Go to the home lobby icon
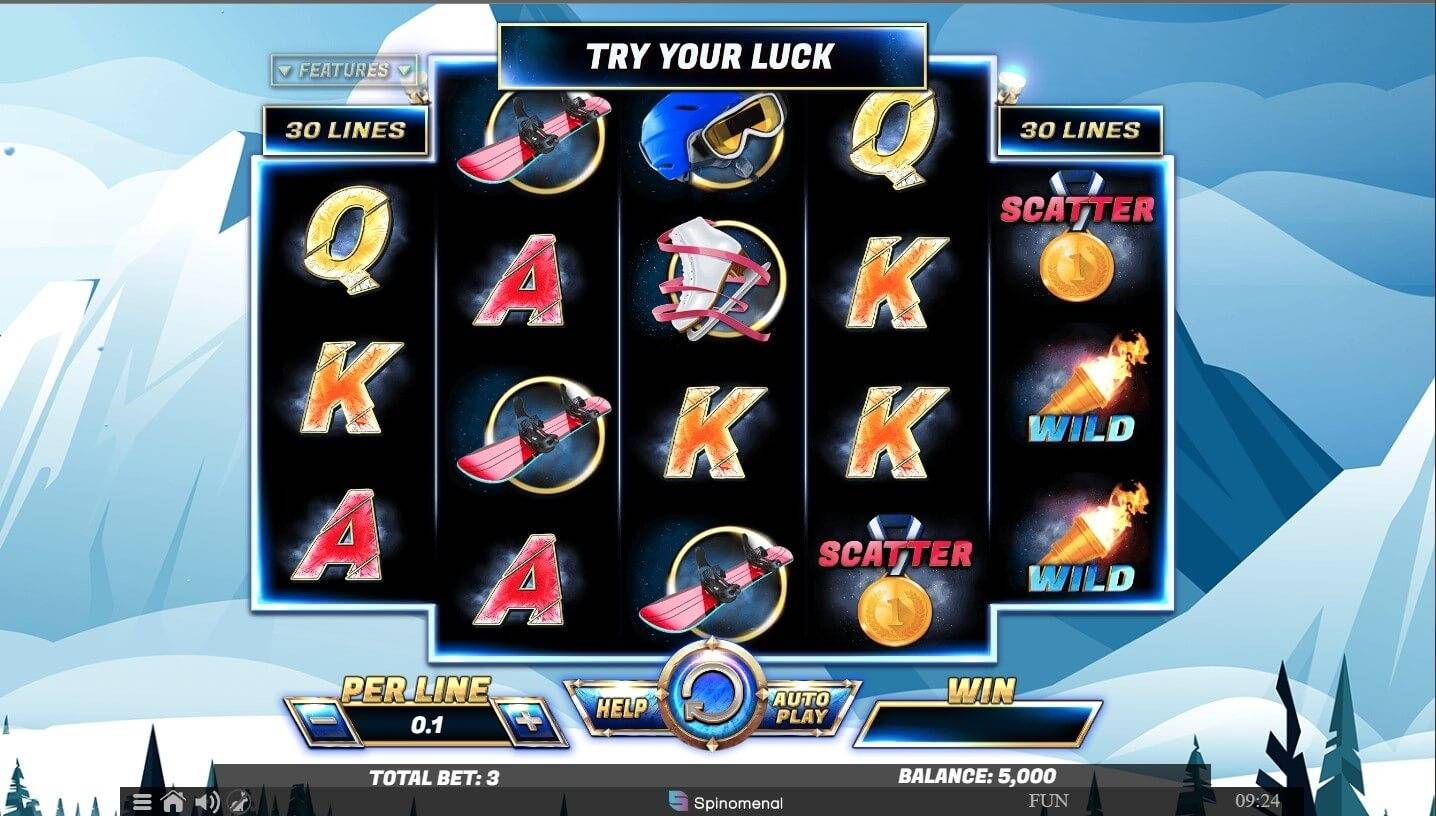The image size is (1436, 816). (174, 801)
